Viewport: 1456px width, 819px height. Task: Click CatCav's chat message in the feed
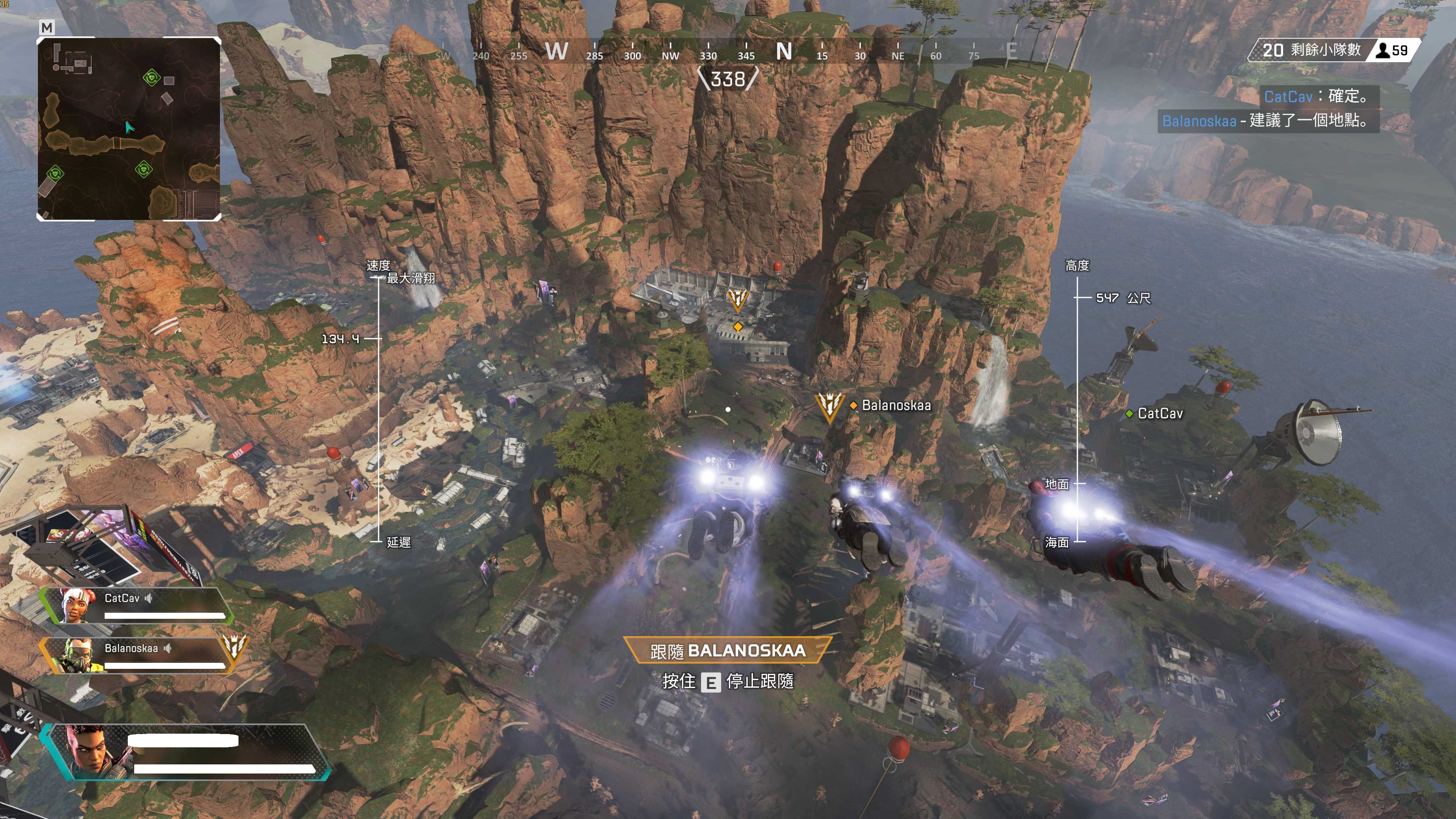(x=1319, y=97)
